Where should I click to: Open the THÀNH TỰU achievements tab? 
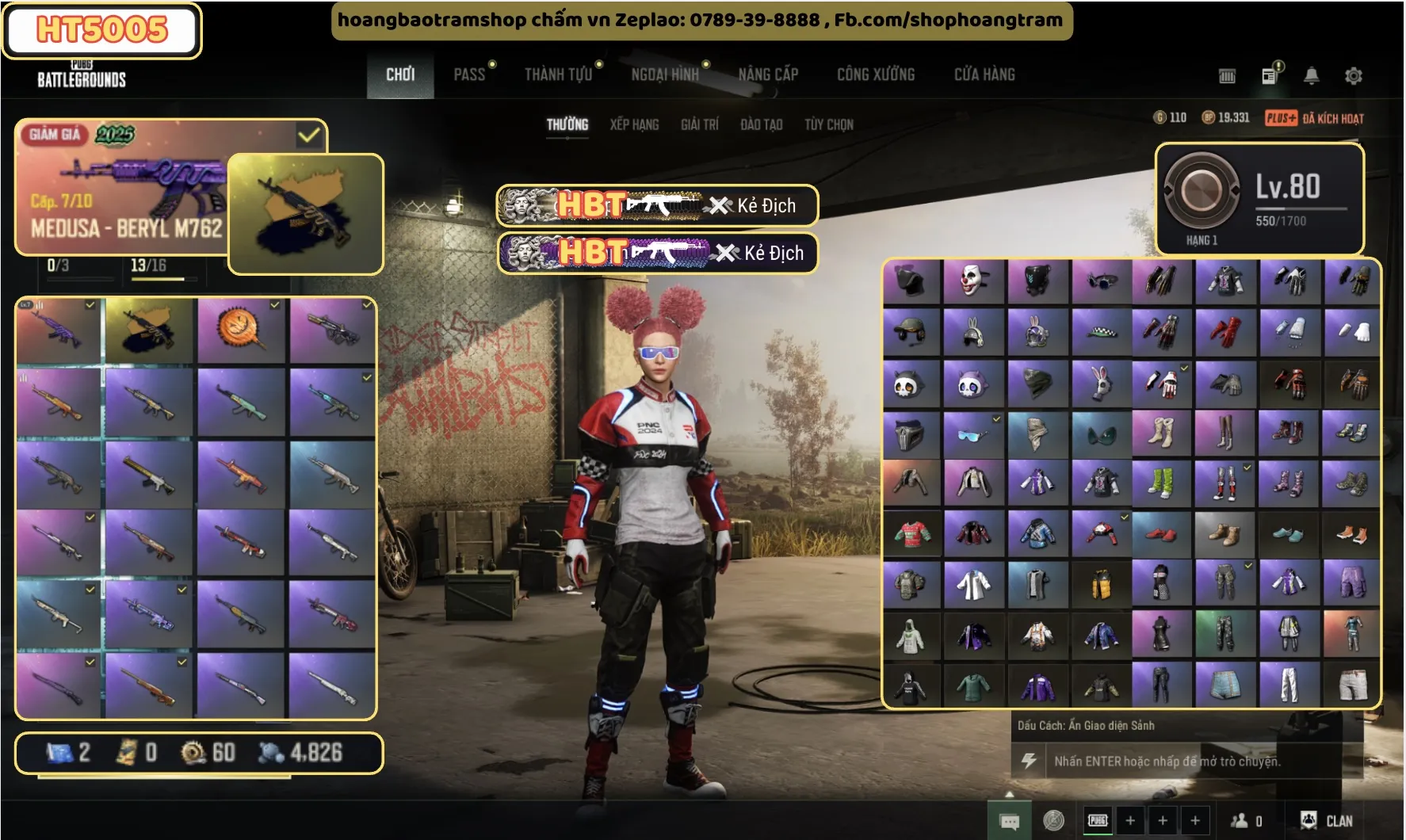[x=558, y=75]
